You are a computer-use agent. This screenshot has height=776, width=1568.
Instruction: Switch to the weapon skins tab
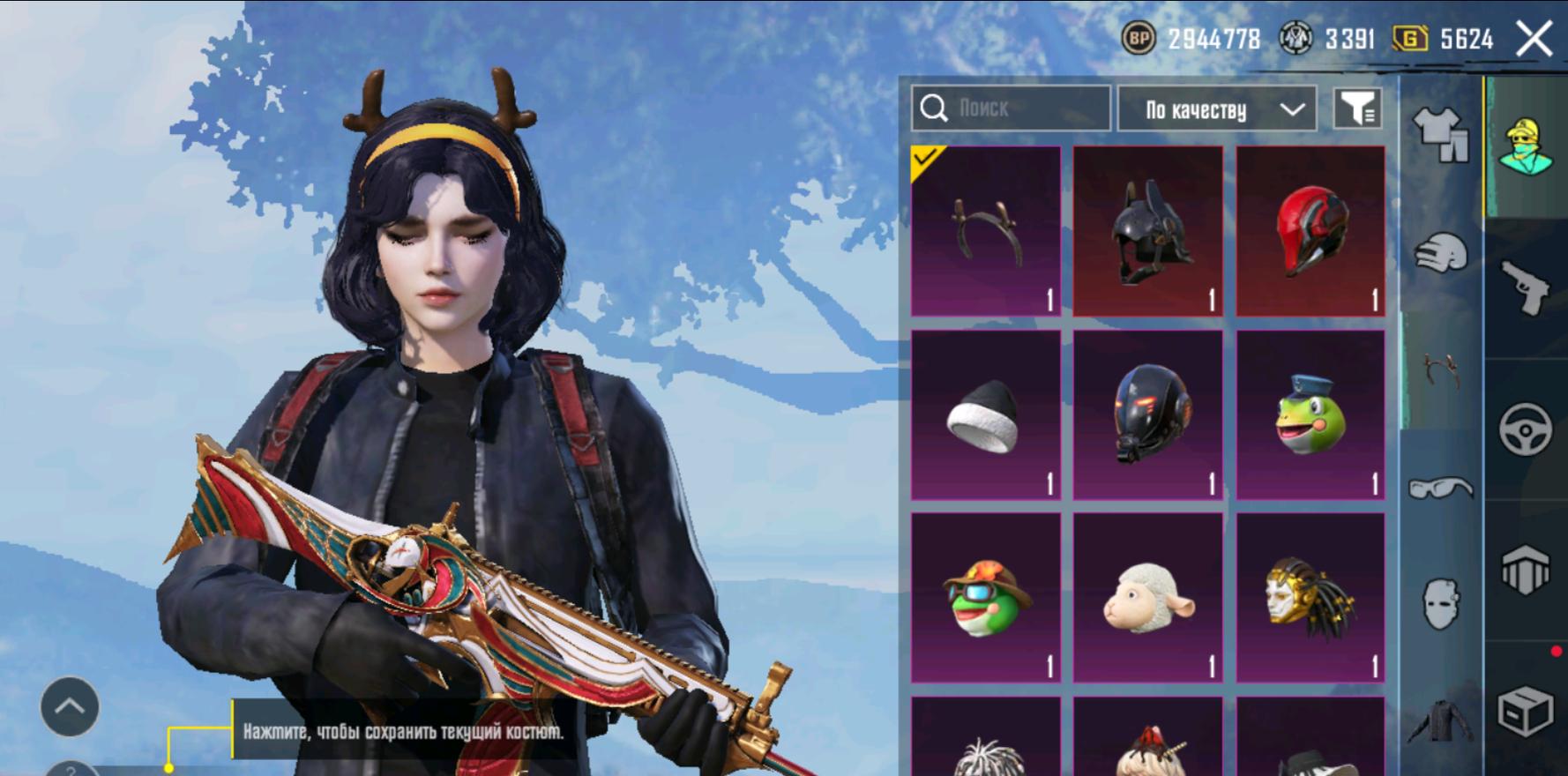(1527, 287)
